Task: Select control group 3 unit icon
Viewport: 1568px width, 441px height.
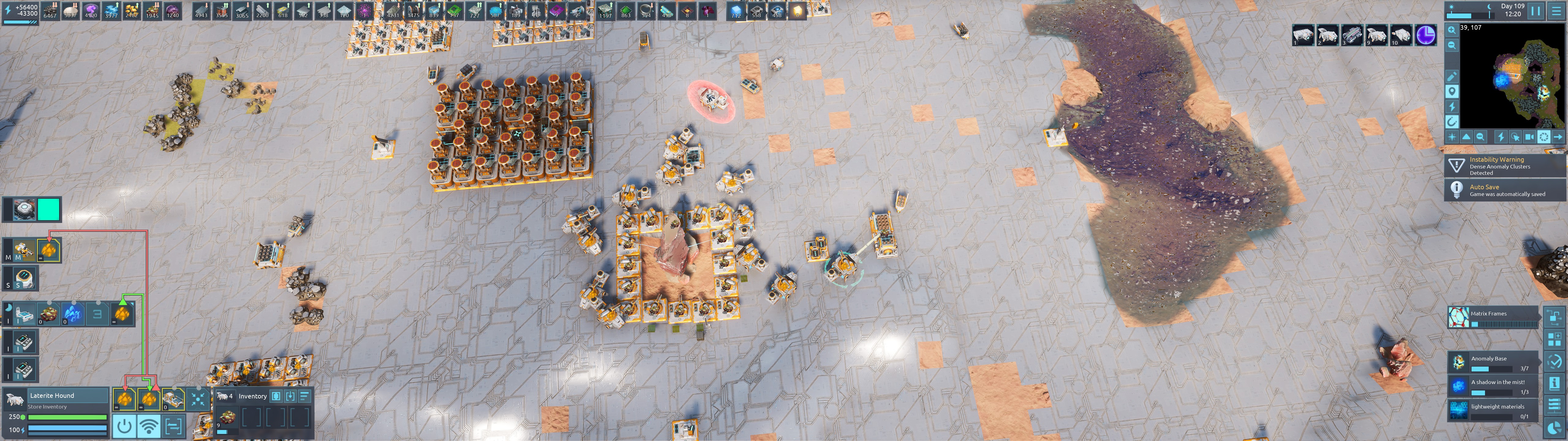Action: (1351, 35)
